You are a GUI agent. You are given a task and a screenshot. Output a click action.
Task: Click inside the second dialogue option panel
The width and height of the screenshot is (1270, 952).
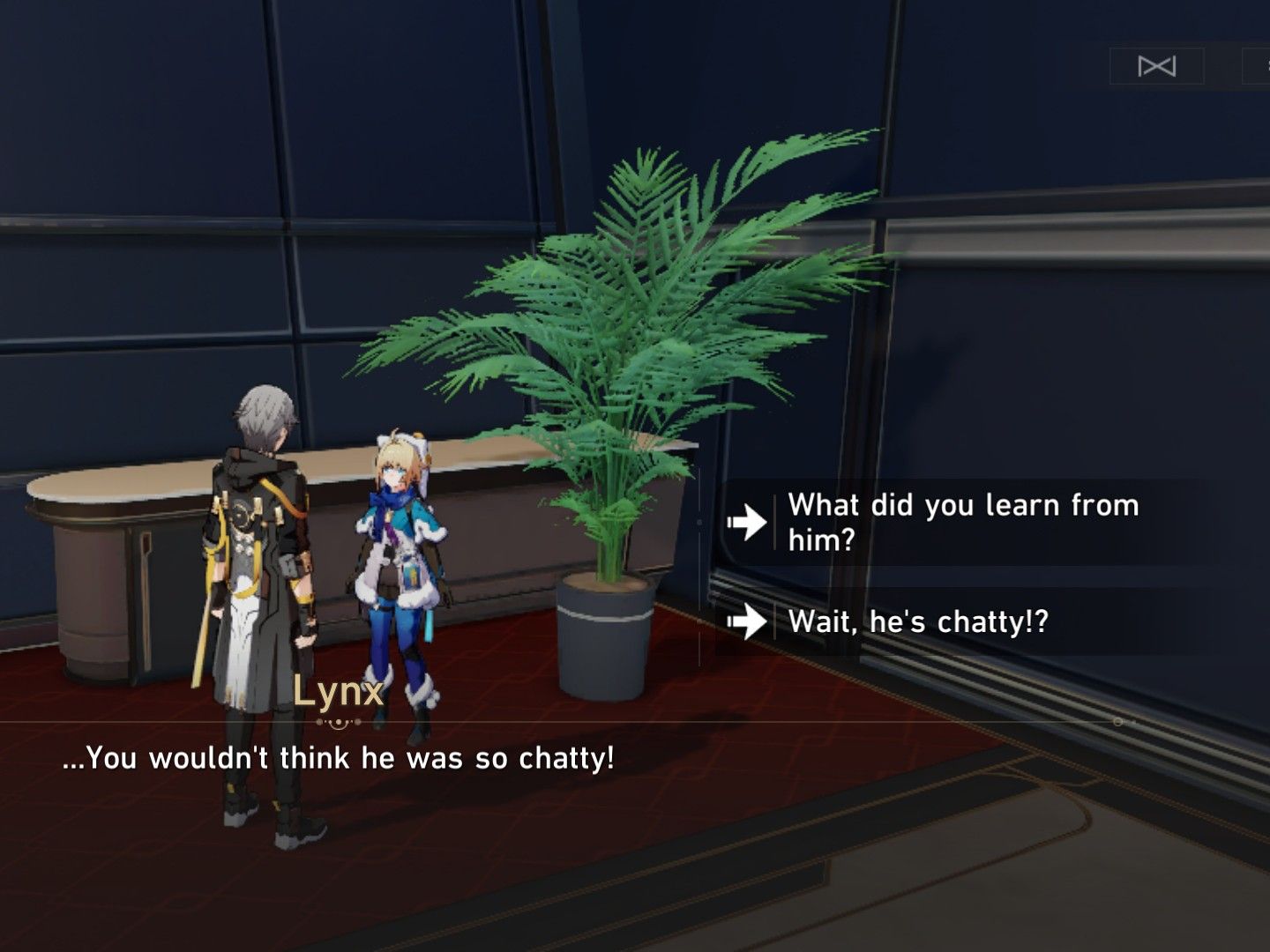(970, 622)
